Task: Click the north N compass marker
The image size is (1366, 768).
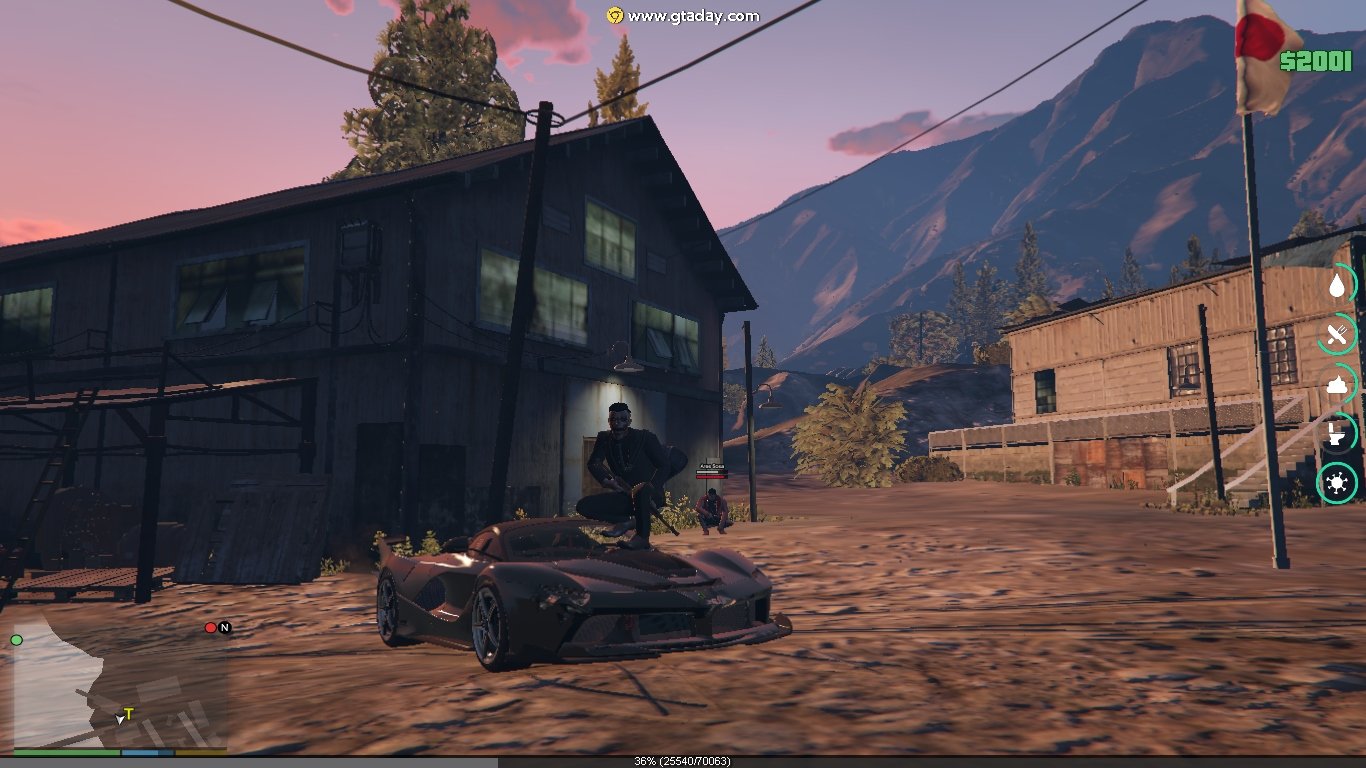Action: tap(225, 628)
